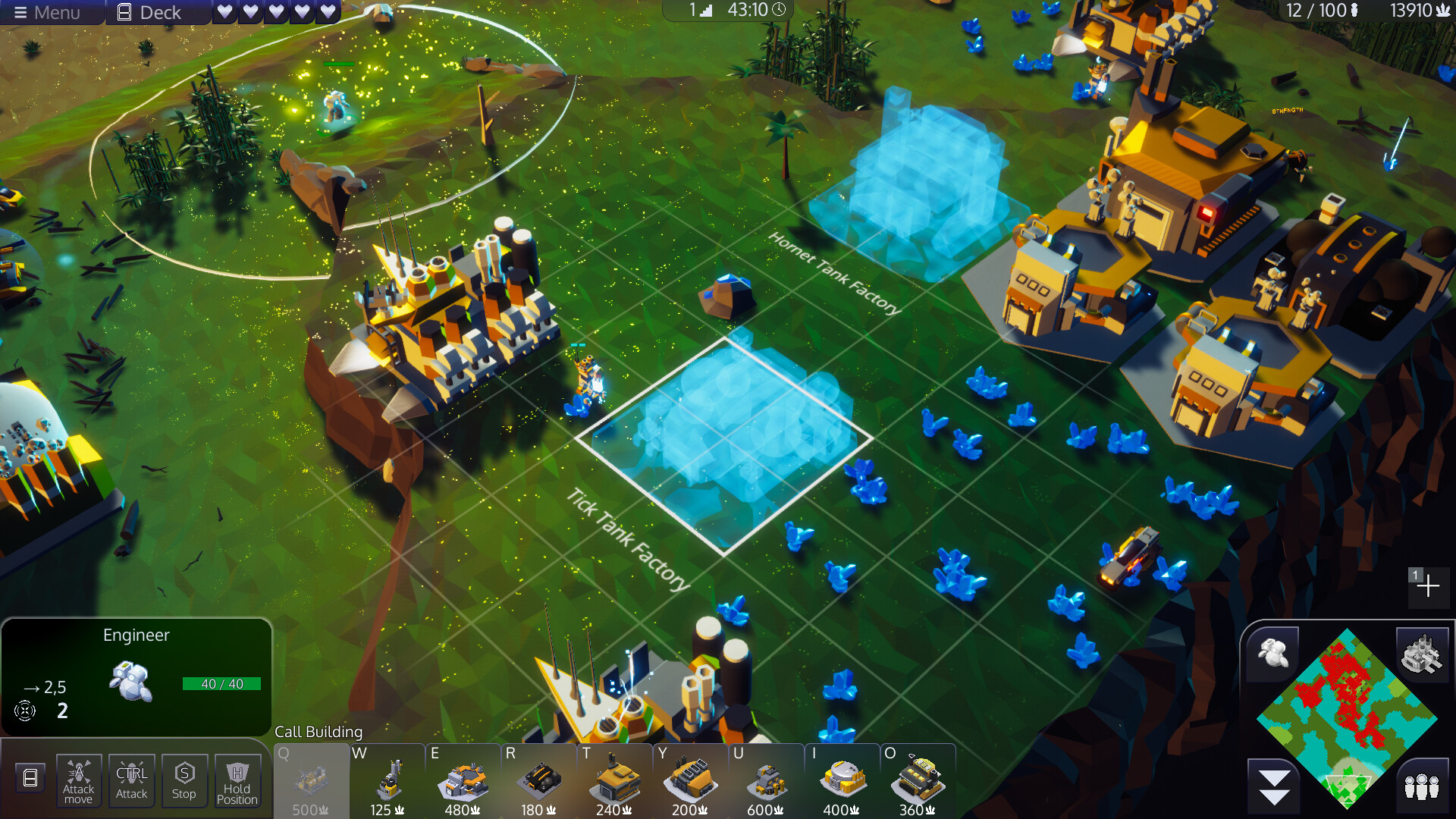Screen dimensions: 1456x819
Task: Select the Attack move command icon
Action: coord(78,780)
